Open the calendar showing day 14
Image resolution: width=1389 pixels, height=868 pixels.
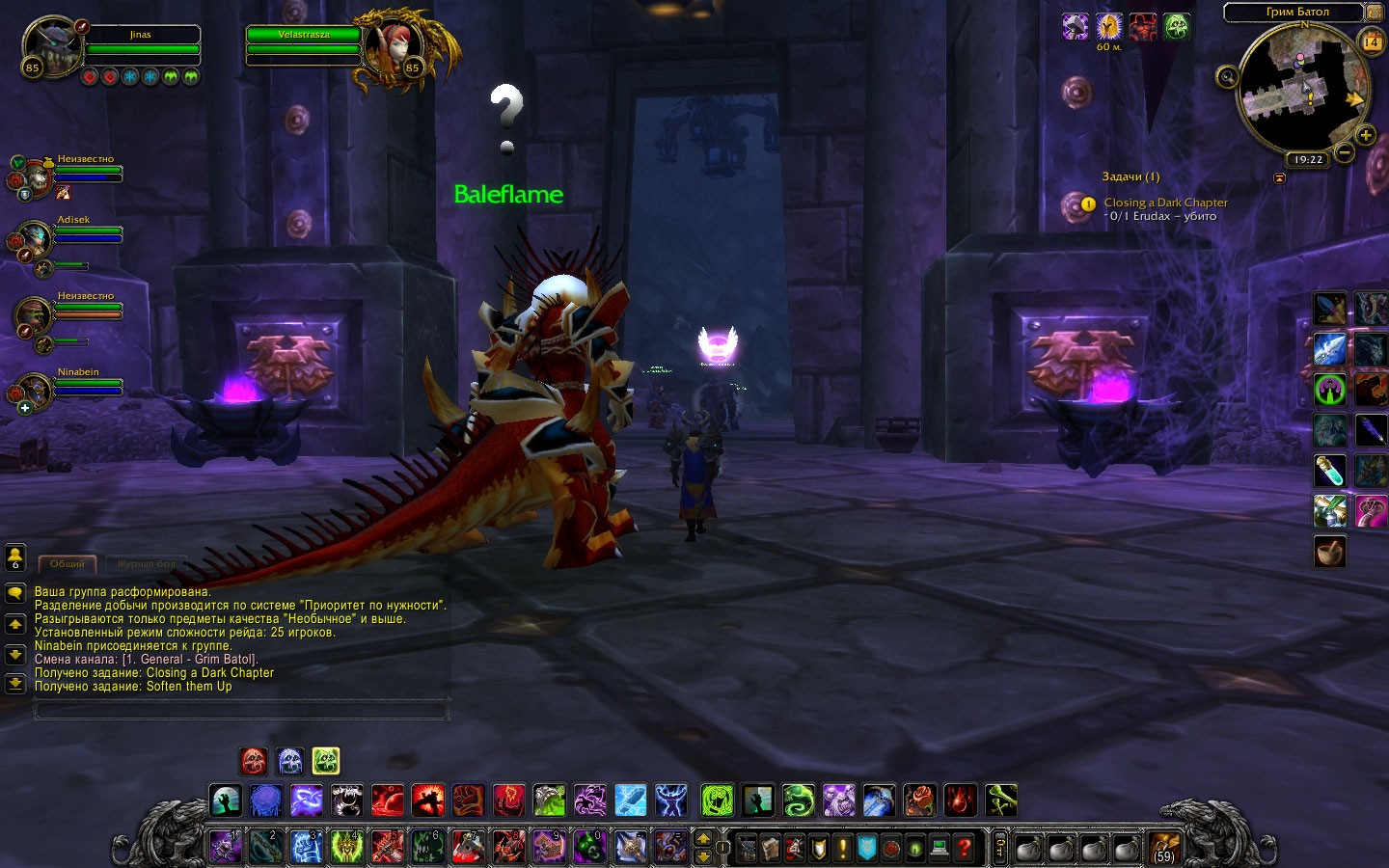[1372, 41]
